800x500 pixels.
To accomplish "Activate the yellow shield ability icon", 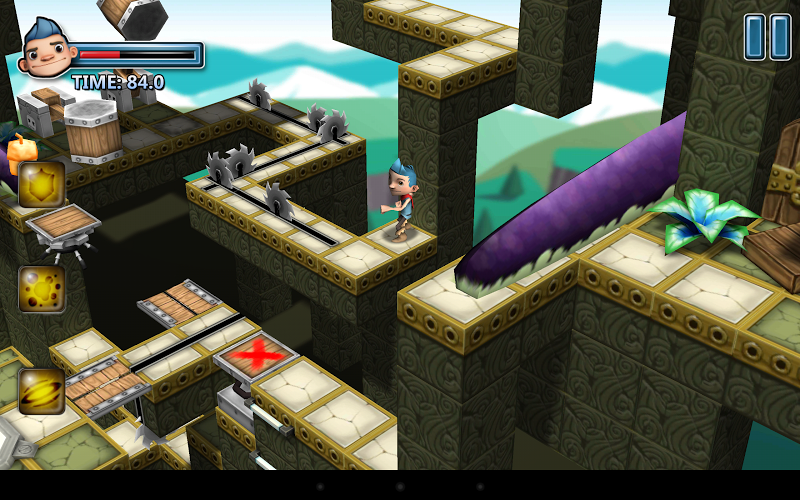I will pyautogui.click(x=41, y=184).
